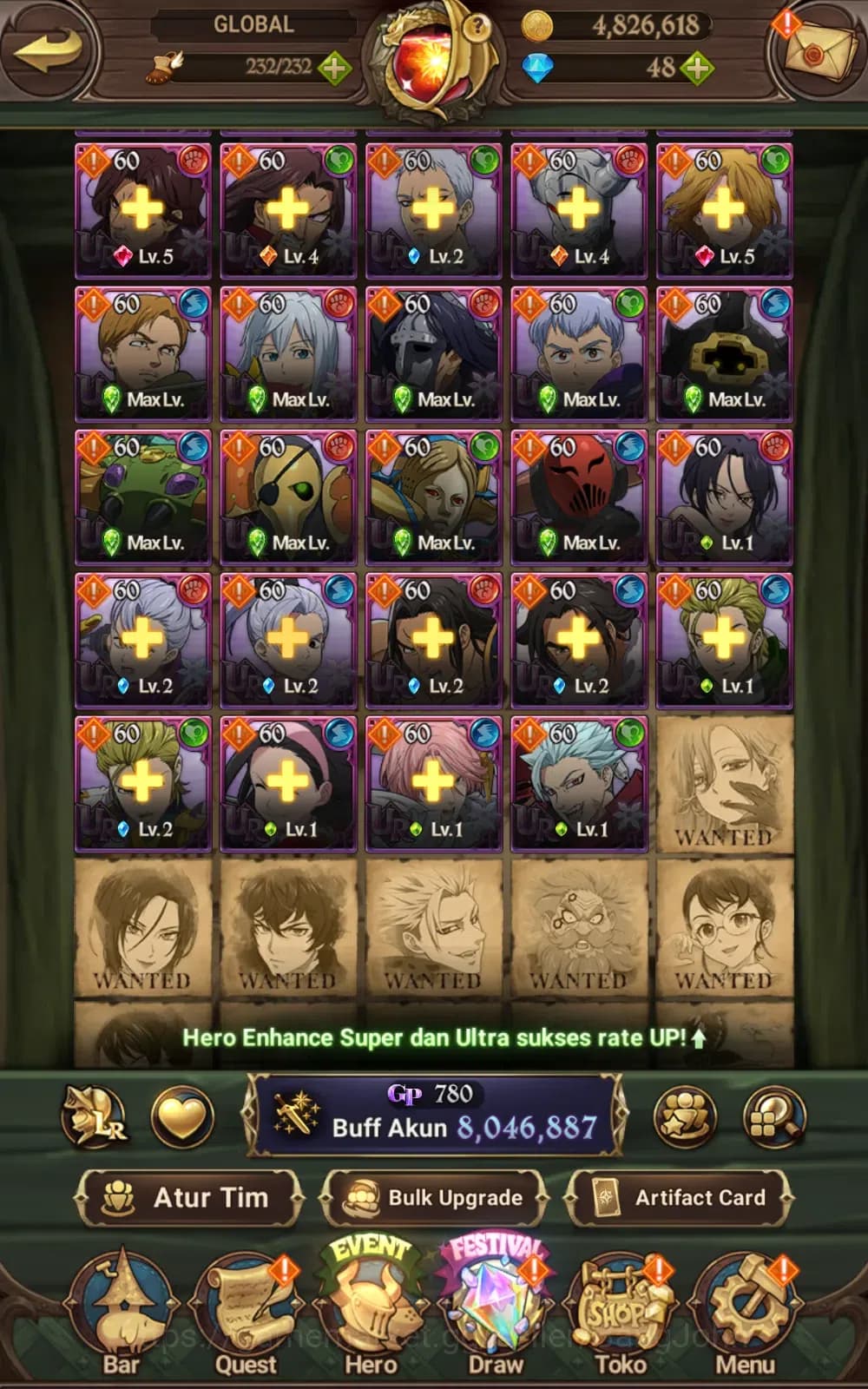Image resolution: width=868 pixels, height=1389 pixels.
Task: Go back using the golden arrow
Action: click(48, 49)
